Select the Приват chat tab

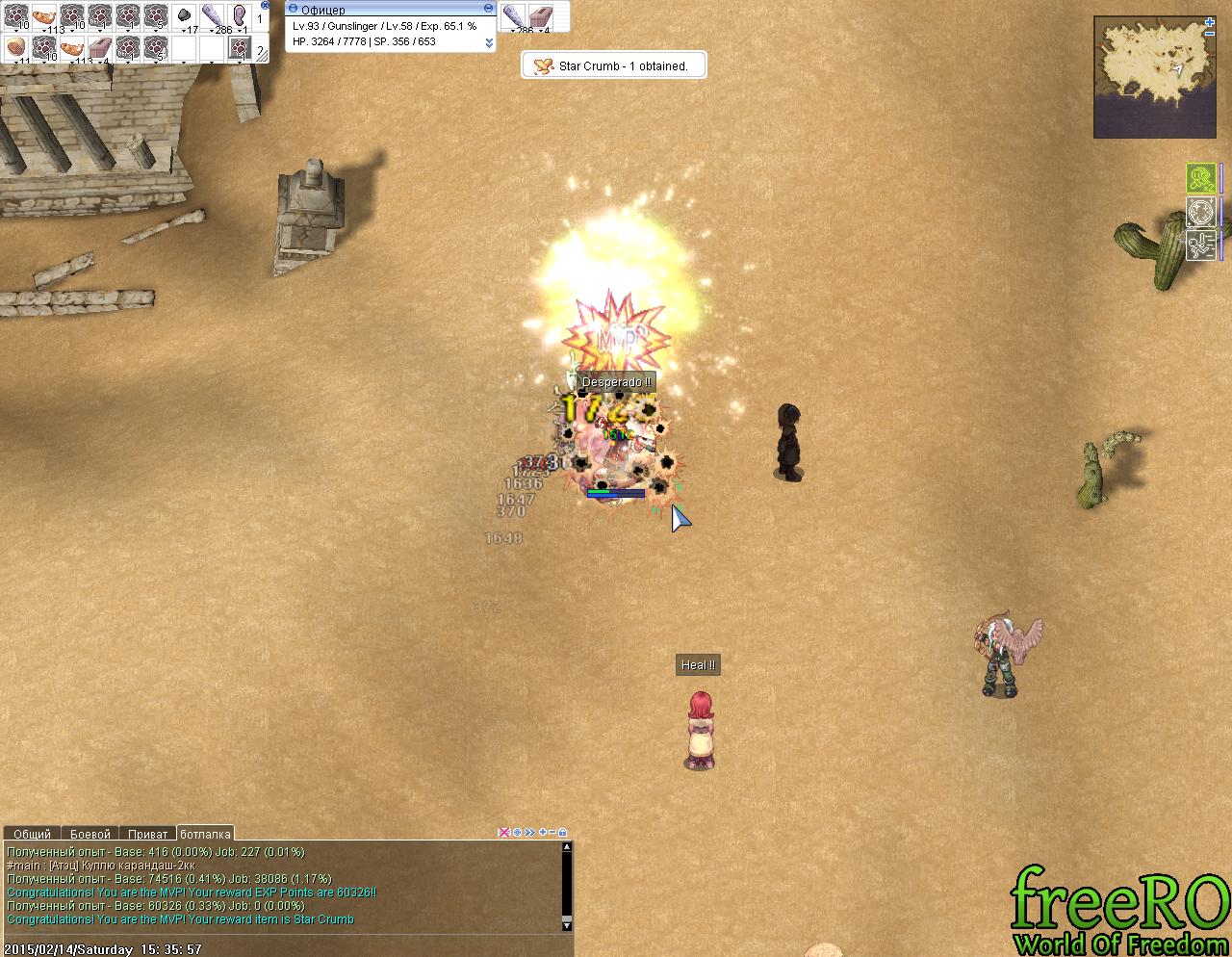click(x=147, y=834)
